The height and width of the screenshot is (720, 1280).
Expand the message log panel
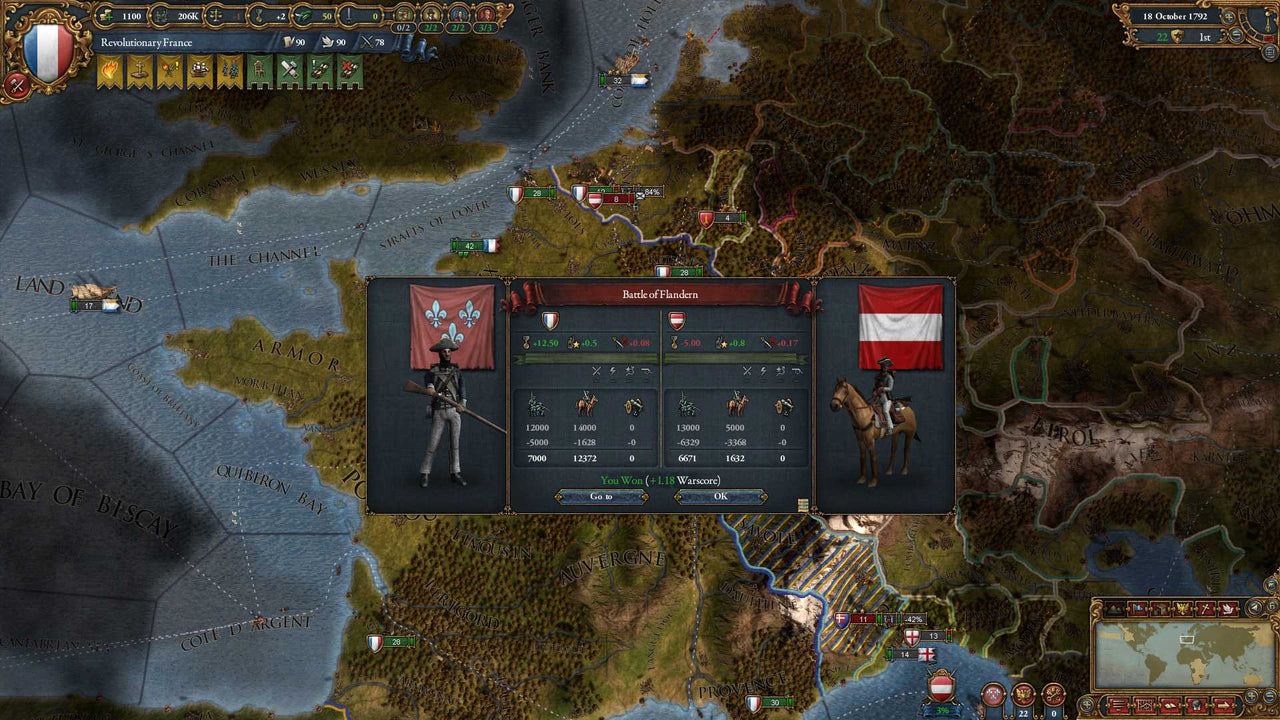[1118, 704]
